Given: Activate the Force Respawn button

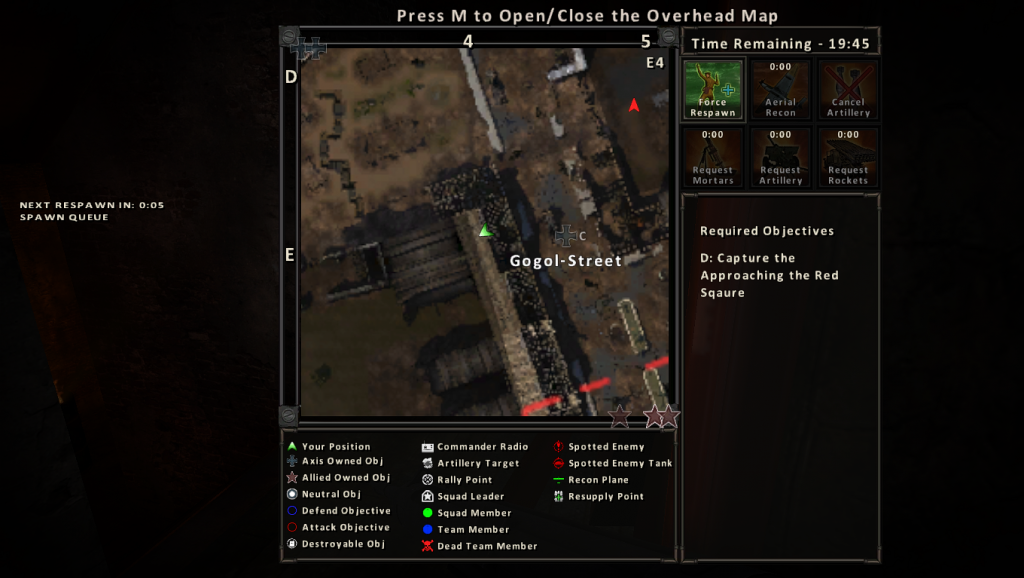Looking at the screenshot, I should coord(713,89).
